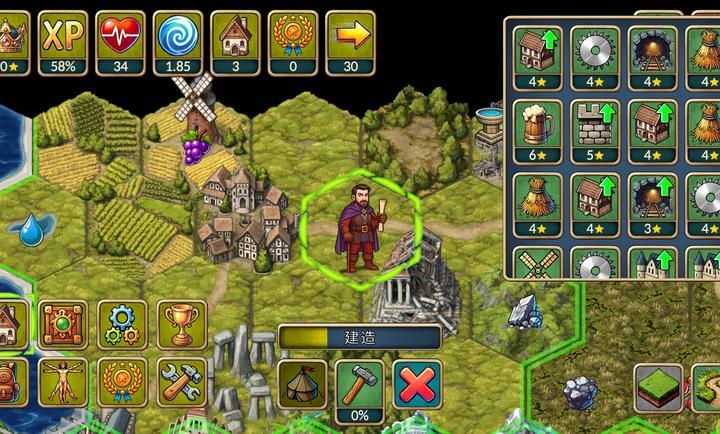Viewport: 720px width, 434px height.
Task: Open the wrench and hammer tools
Action: pyautogui.click(x=181, y=381)
